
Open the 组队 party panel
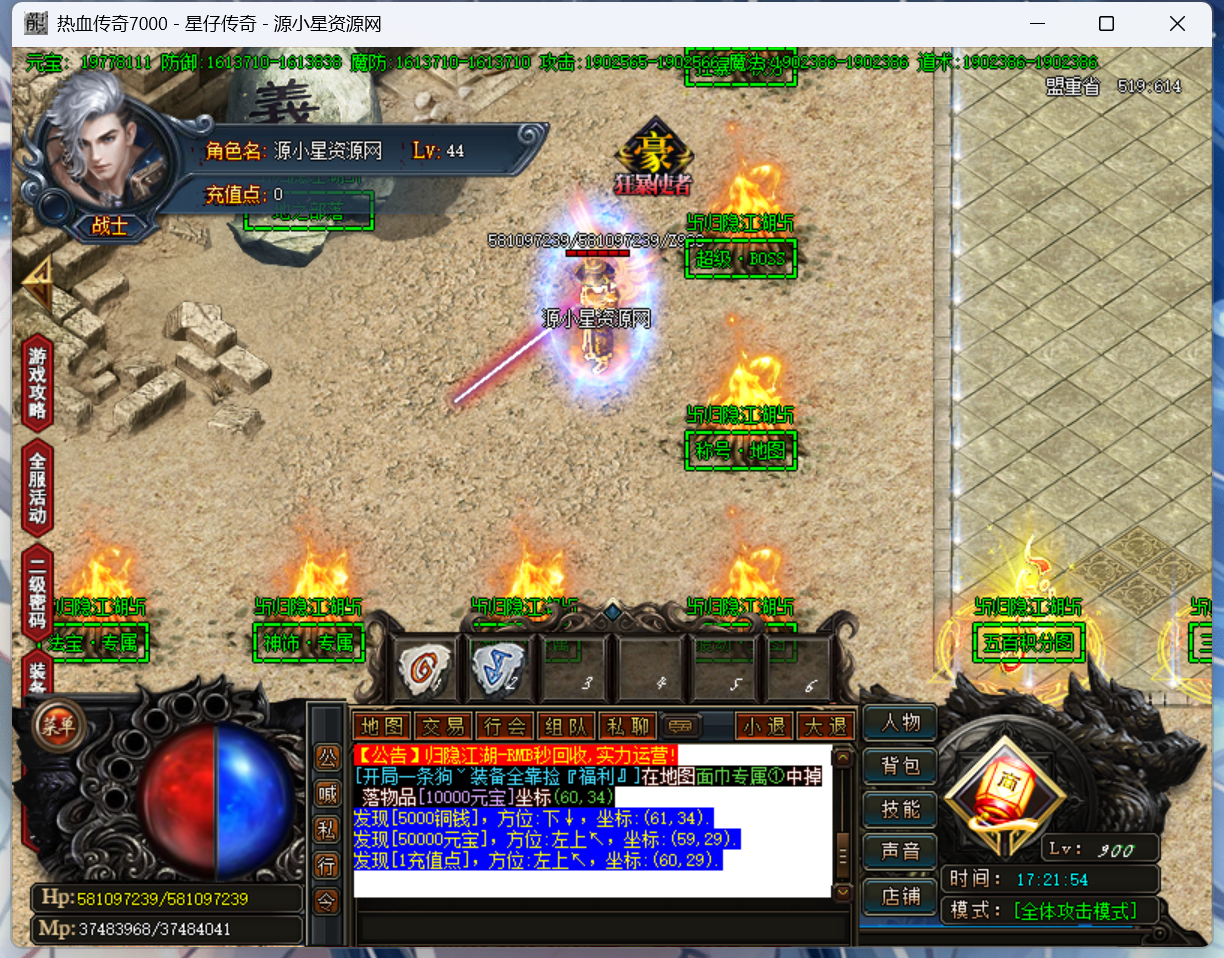566,726
